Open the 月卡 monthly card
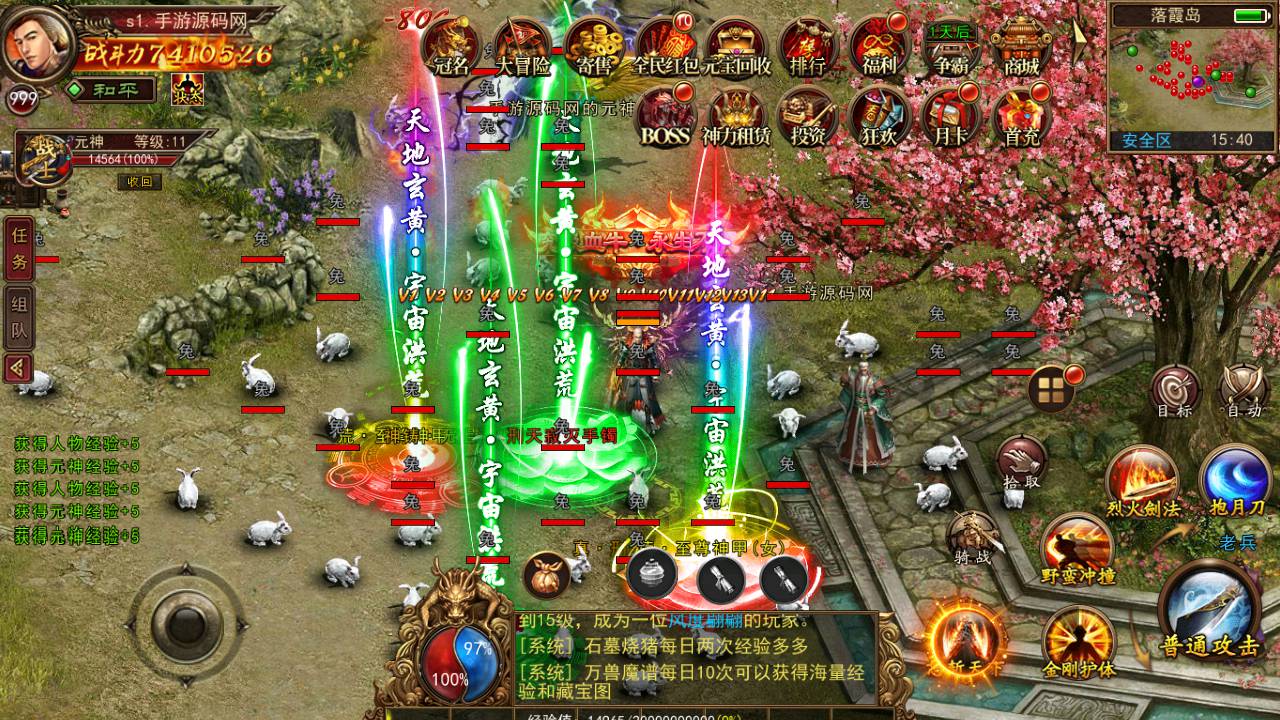Viewport: 1280px width, 720px height. (950, 117)
